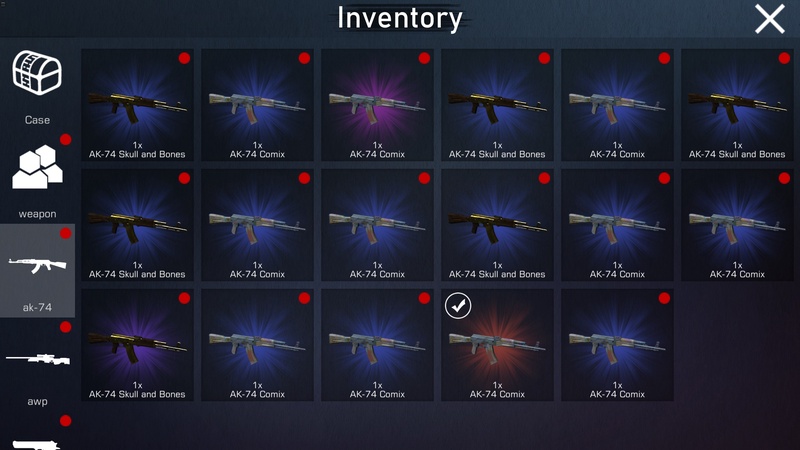Open the Case category

pos(37,85)
